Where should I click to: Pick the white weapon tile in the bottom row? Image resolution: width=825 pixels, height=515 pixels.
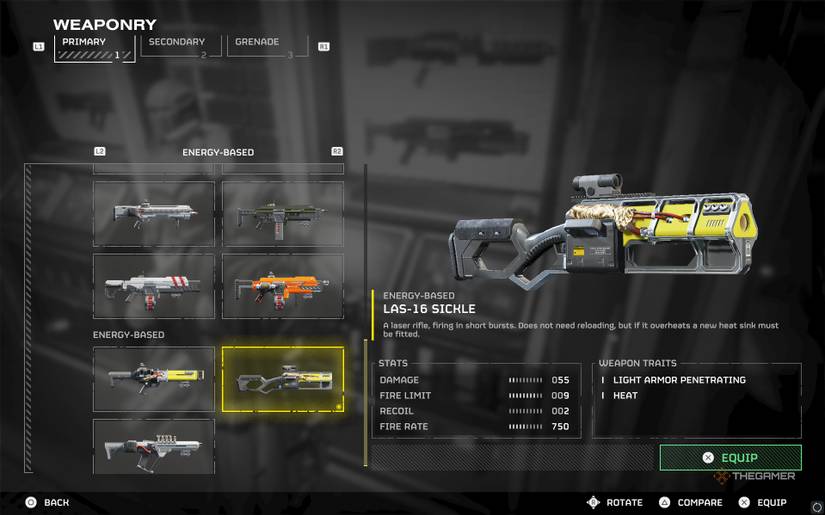click(x=154, y=446)
